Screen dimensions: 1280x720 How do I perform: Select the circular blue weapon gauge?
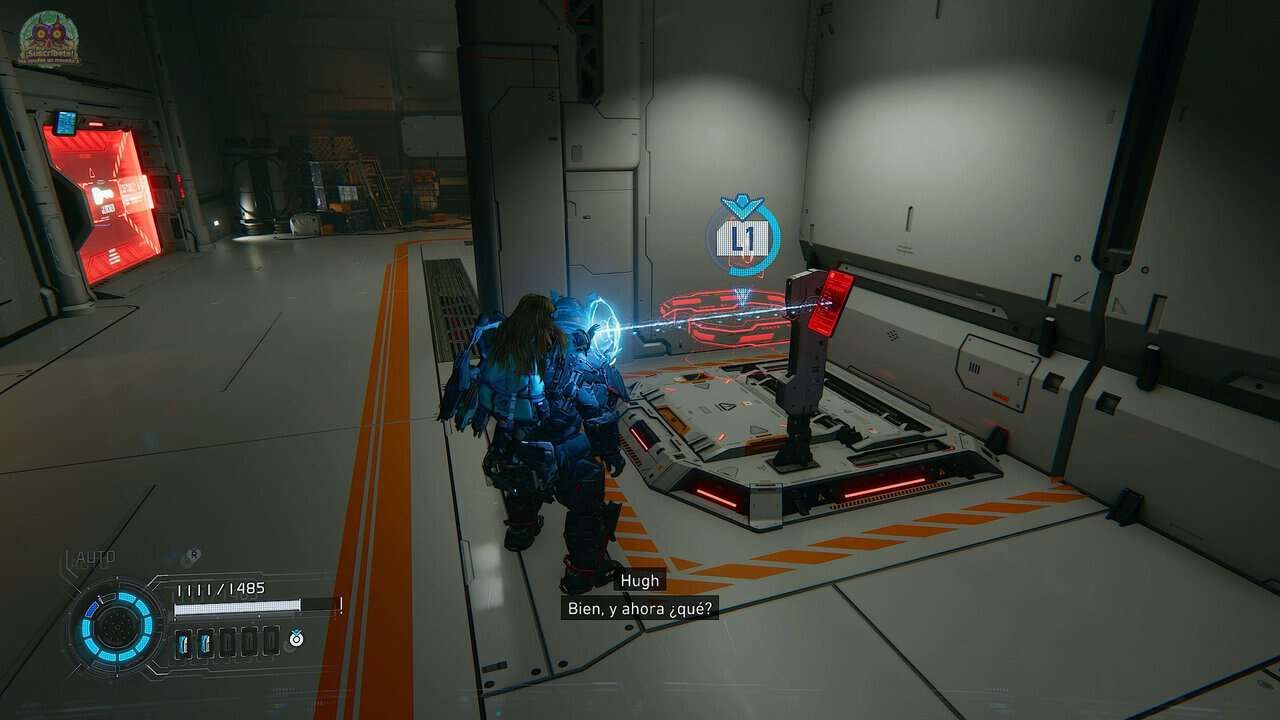[117, 627]
